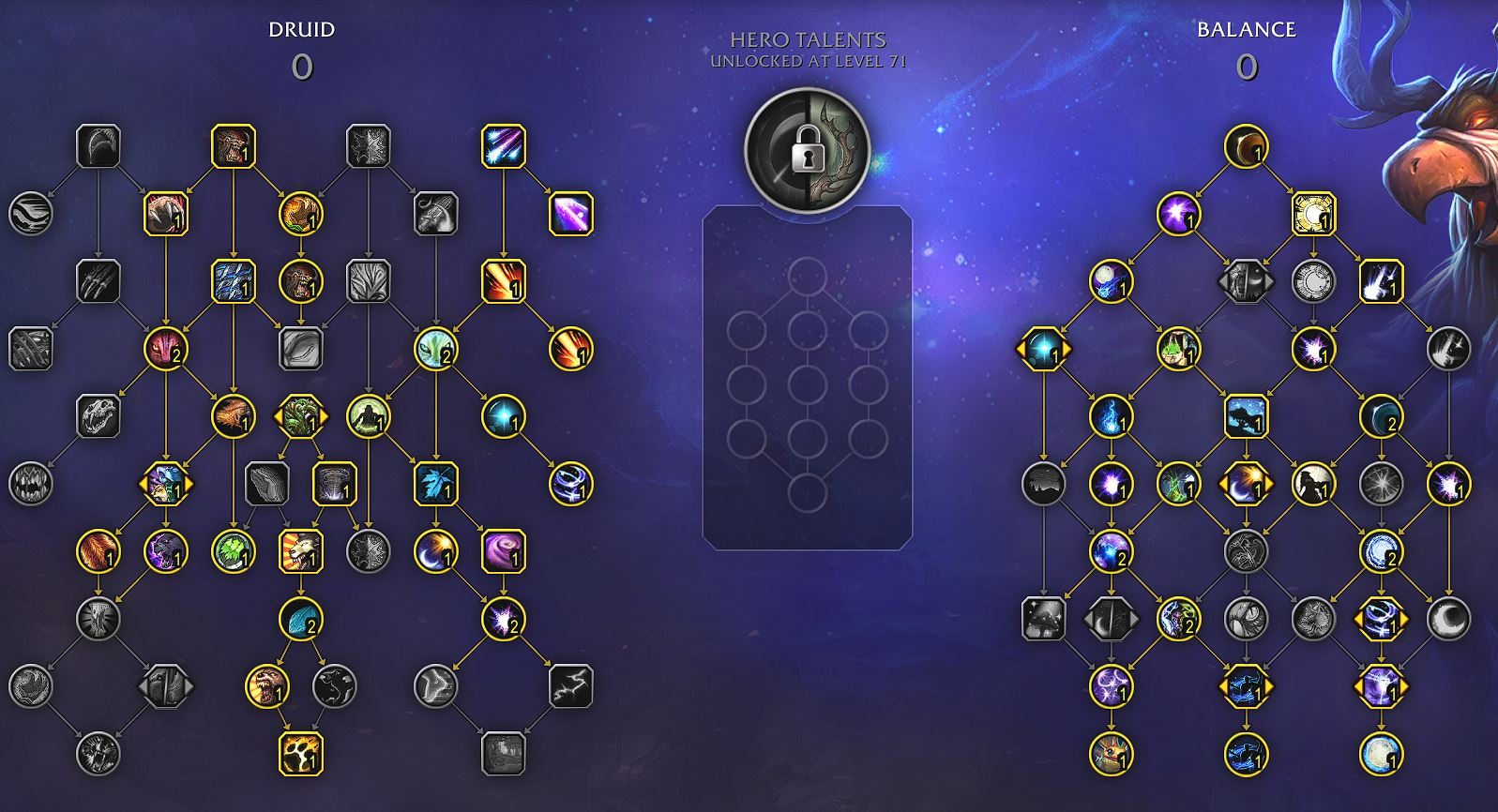The width and height of the screenshot is (1498, 812).
Task: Click the UNLOCKED AT LEVEL 71 label
Action: click(x=809, y=64)
